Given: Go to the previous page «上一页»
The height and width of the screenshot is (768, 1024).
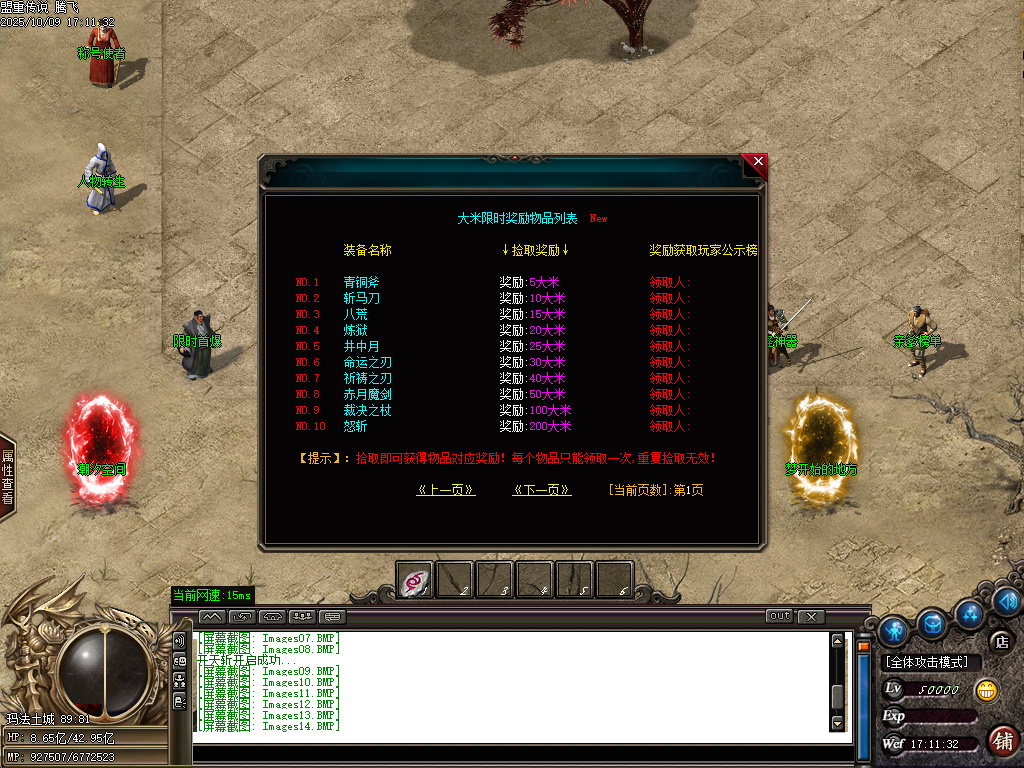Looking at the screenshot, I should point(445,490).
